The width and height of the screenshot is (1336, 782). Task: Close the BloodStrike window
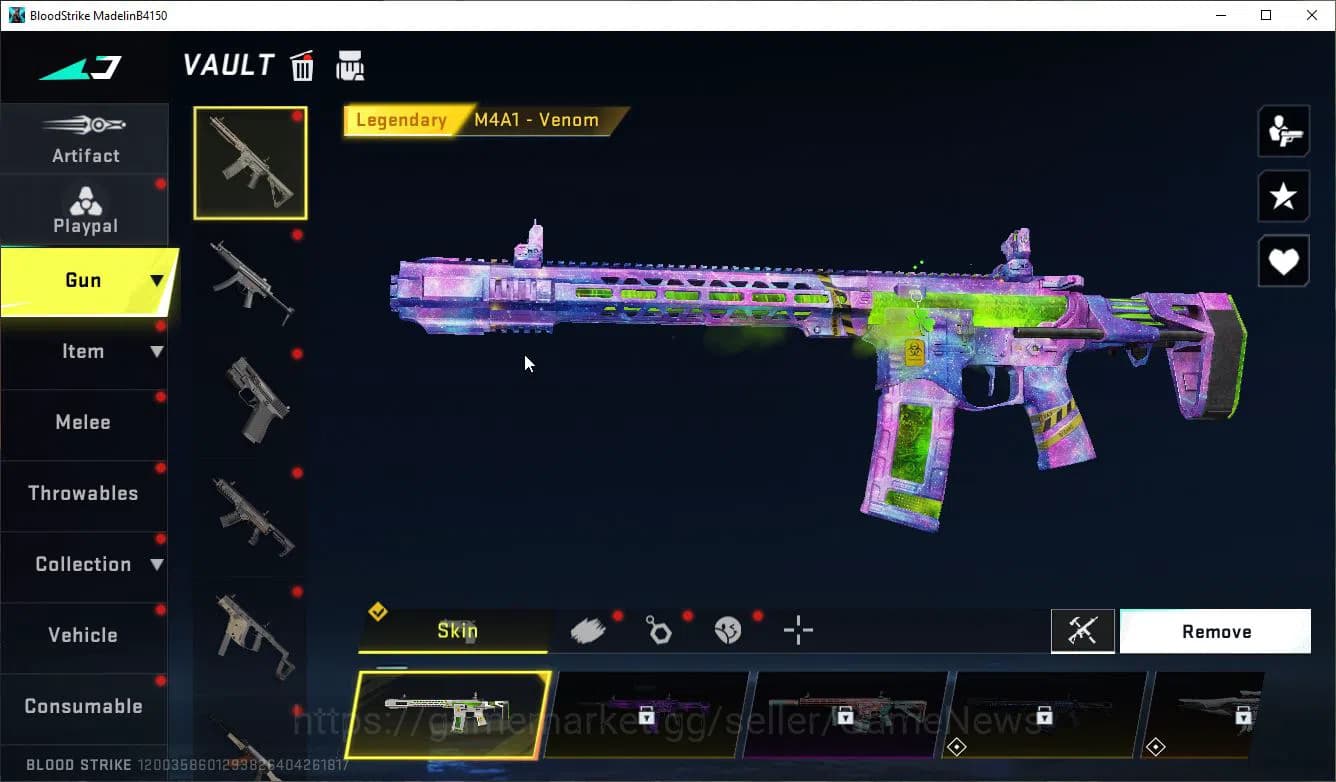click(x=1312, y=15)
